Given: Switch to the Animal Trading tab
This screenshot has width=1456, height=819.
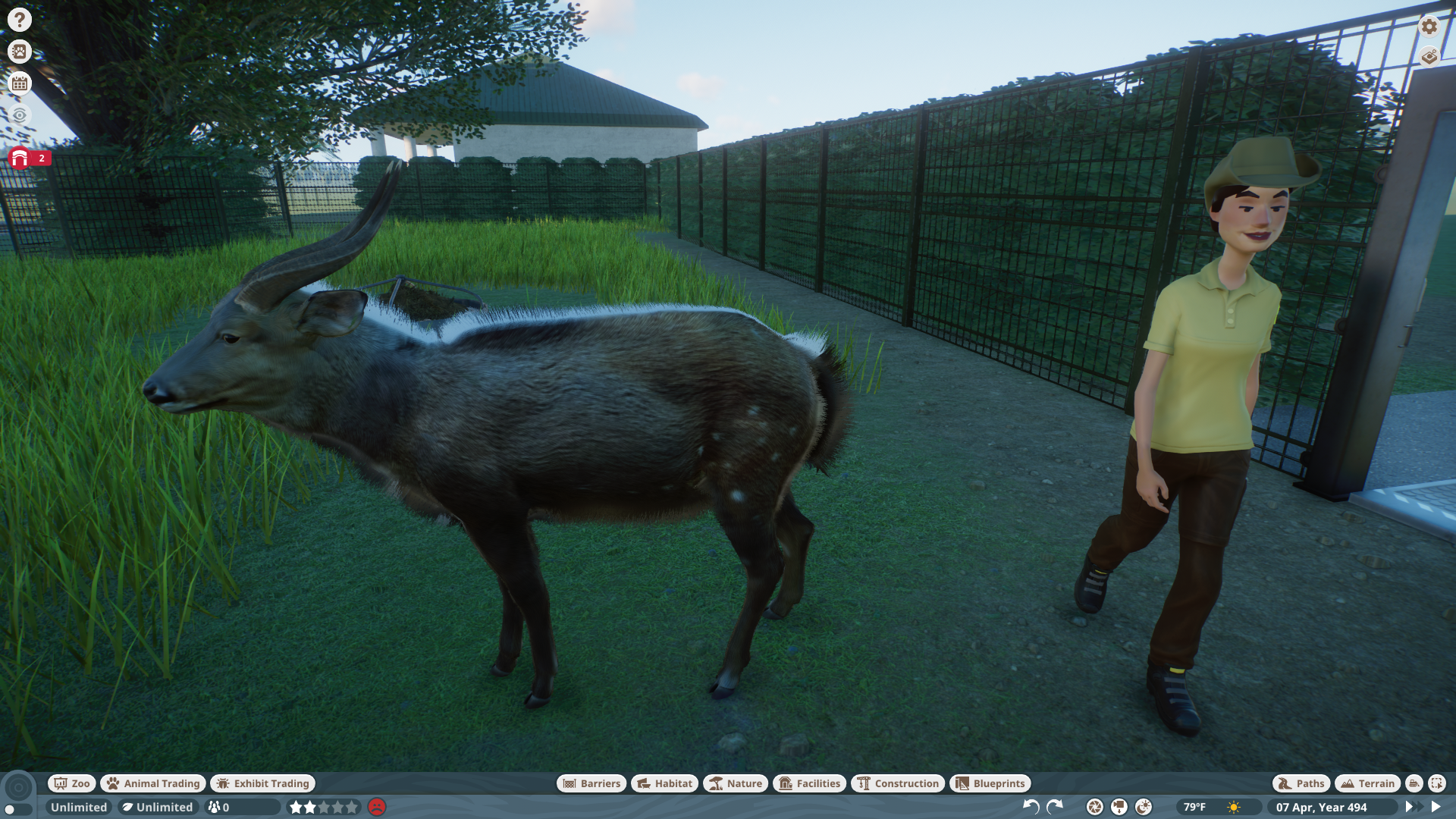Looking at the screenshot, I should (152, 783).
